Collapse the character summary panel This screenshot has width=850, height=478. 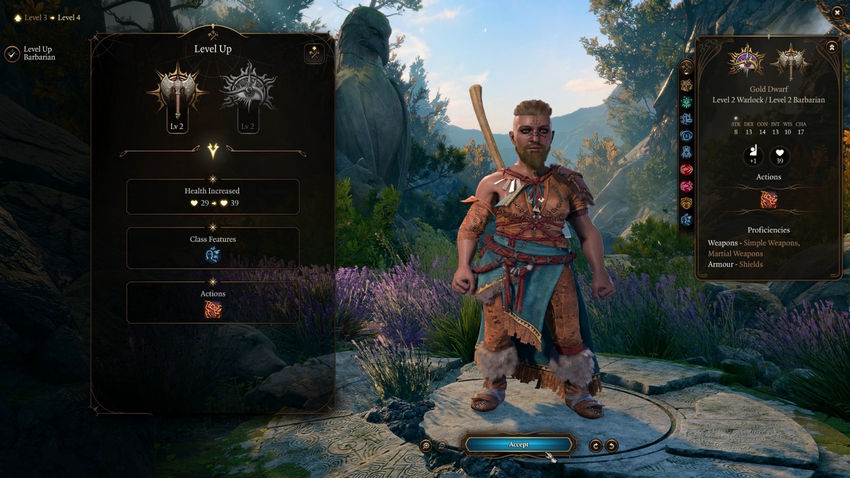832,46
